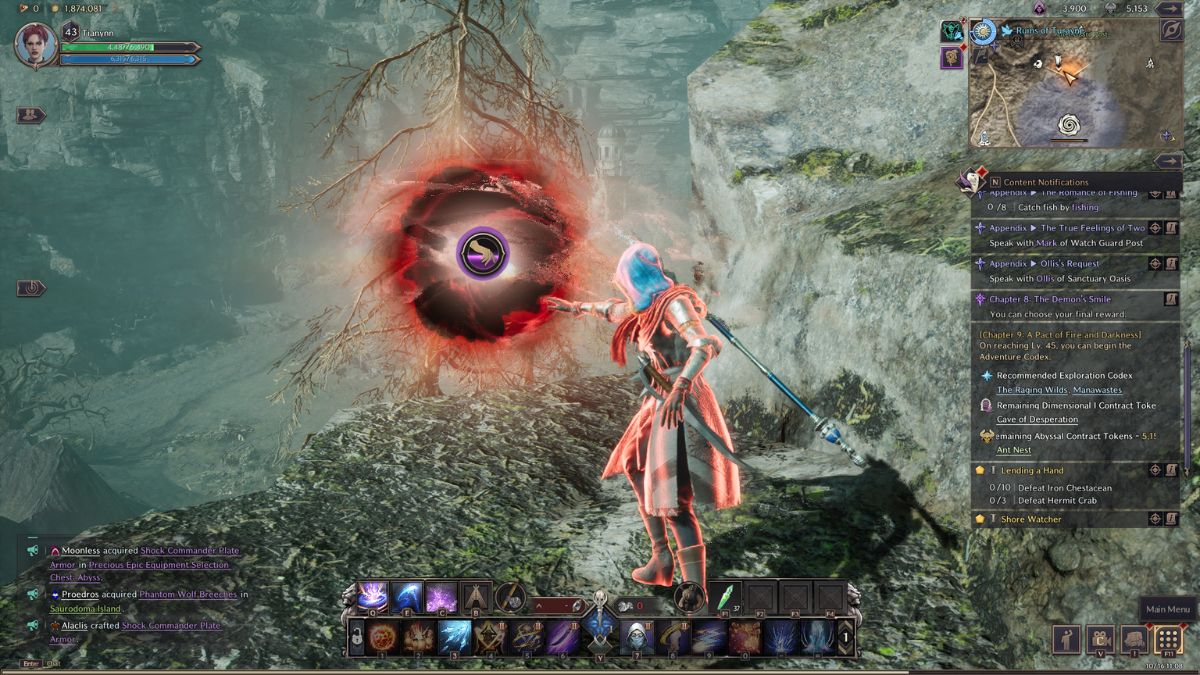
Task: Open the inventory bag button
Action: tap(1134, 639)
